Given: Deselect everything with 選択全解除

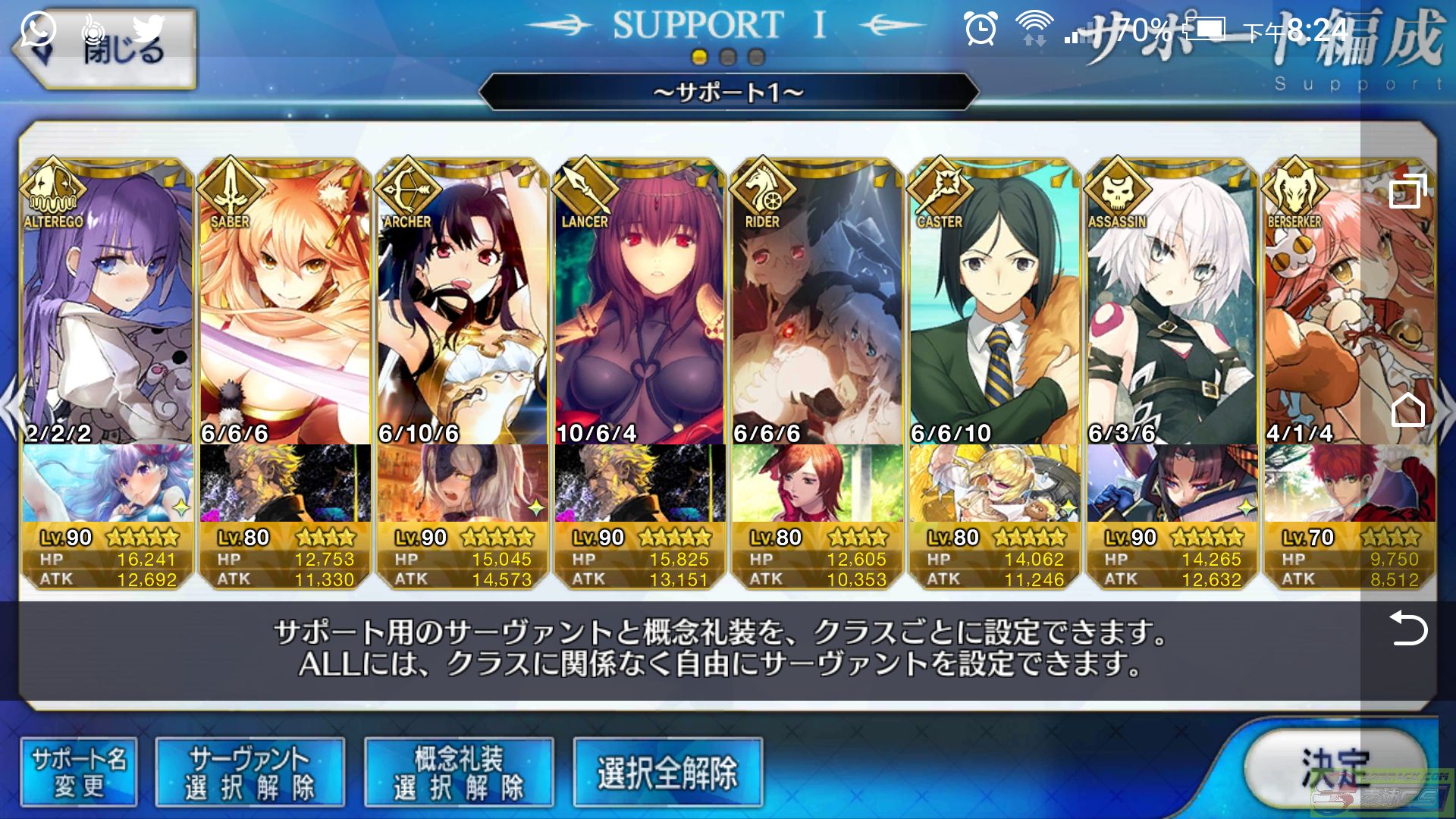Looking at the screenshot, I should tap(667, 772).
